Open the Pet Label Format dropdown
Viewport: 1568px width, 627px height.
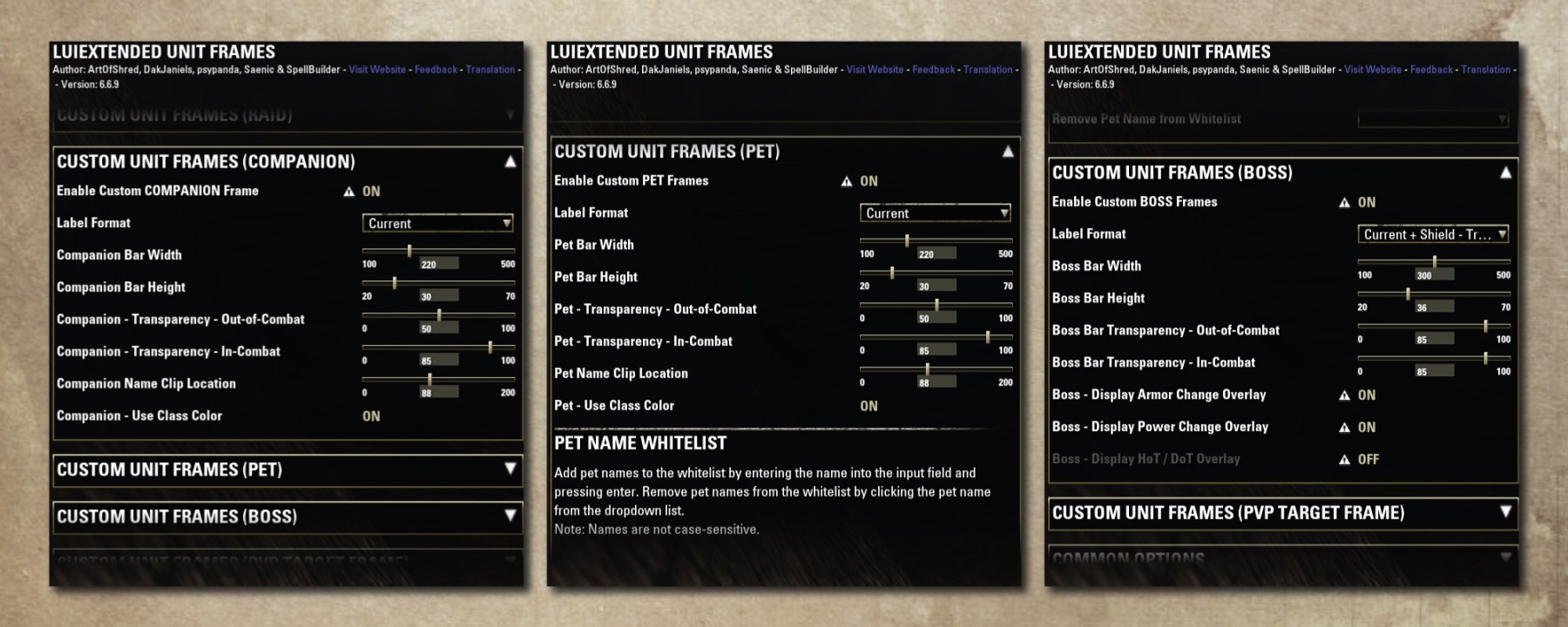pyautogui.click(x=935, y=212)
